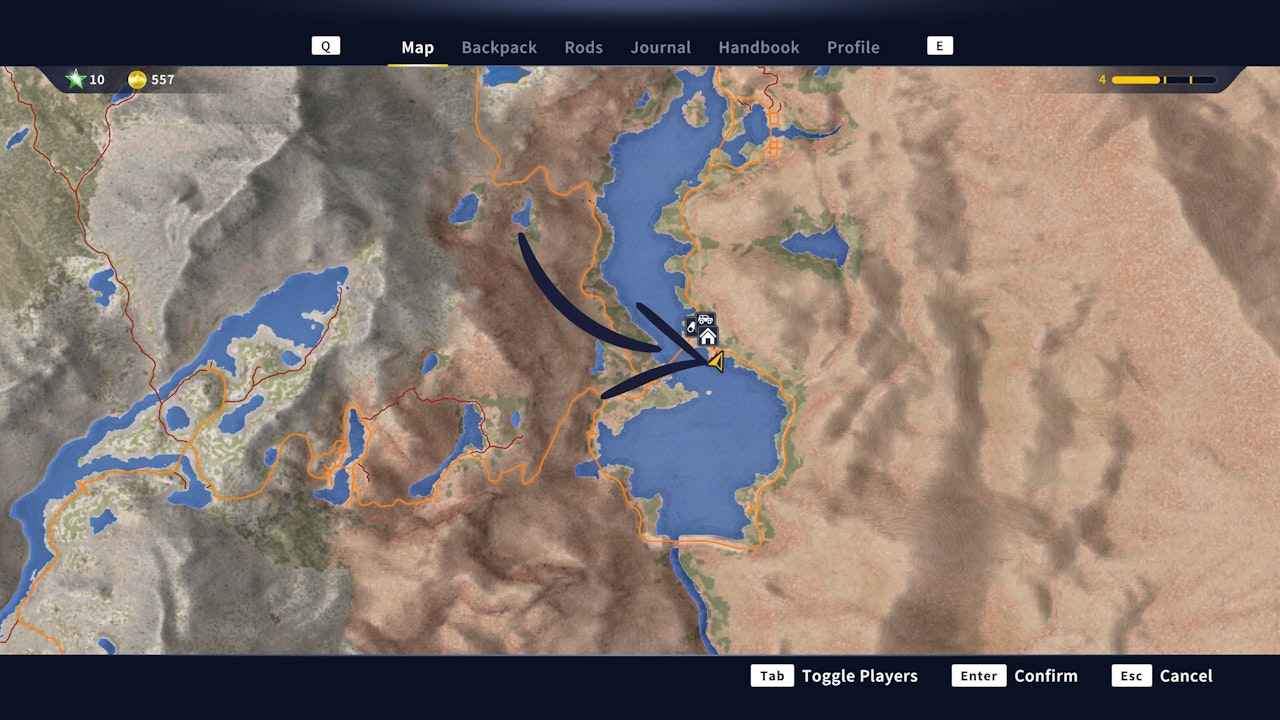Viewport: 1280px width, 720px height.
Task: Toggle Players with the Tab key hint
Action: pos(858,676)
